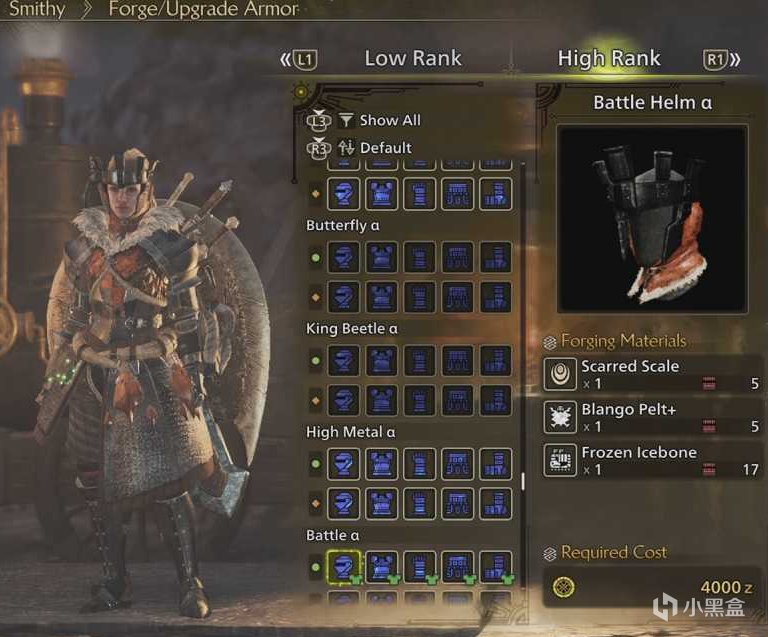Select the Frozen Icebone material row
Image resolution: width=768 pixels, height=637 pixels.
(x=654, y=460)
